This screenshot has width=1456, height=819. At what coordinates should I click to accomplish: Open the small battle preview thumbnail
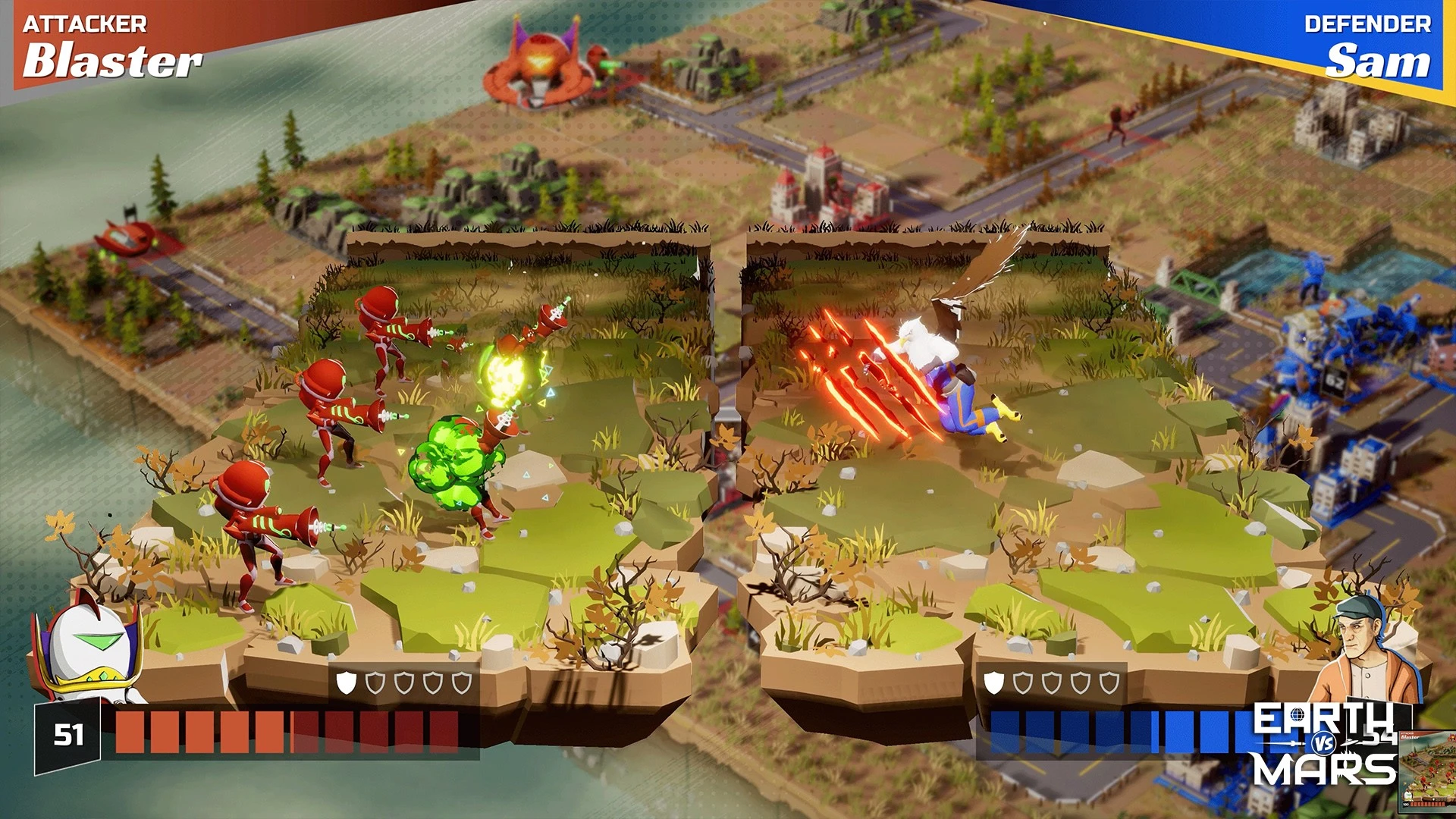(1426, 769)
